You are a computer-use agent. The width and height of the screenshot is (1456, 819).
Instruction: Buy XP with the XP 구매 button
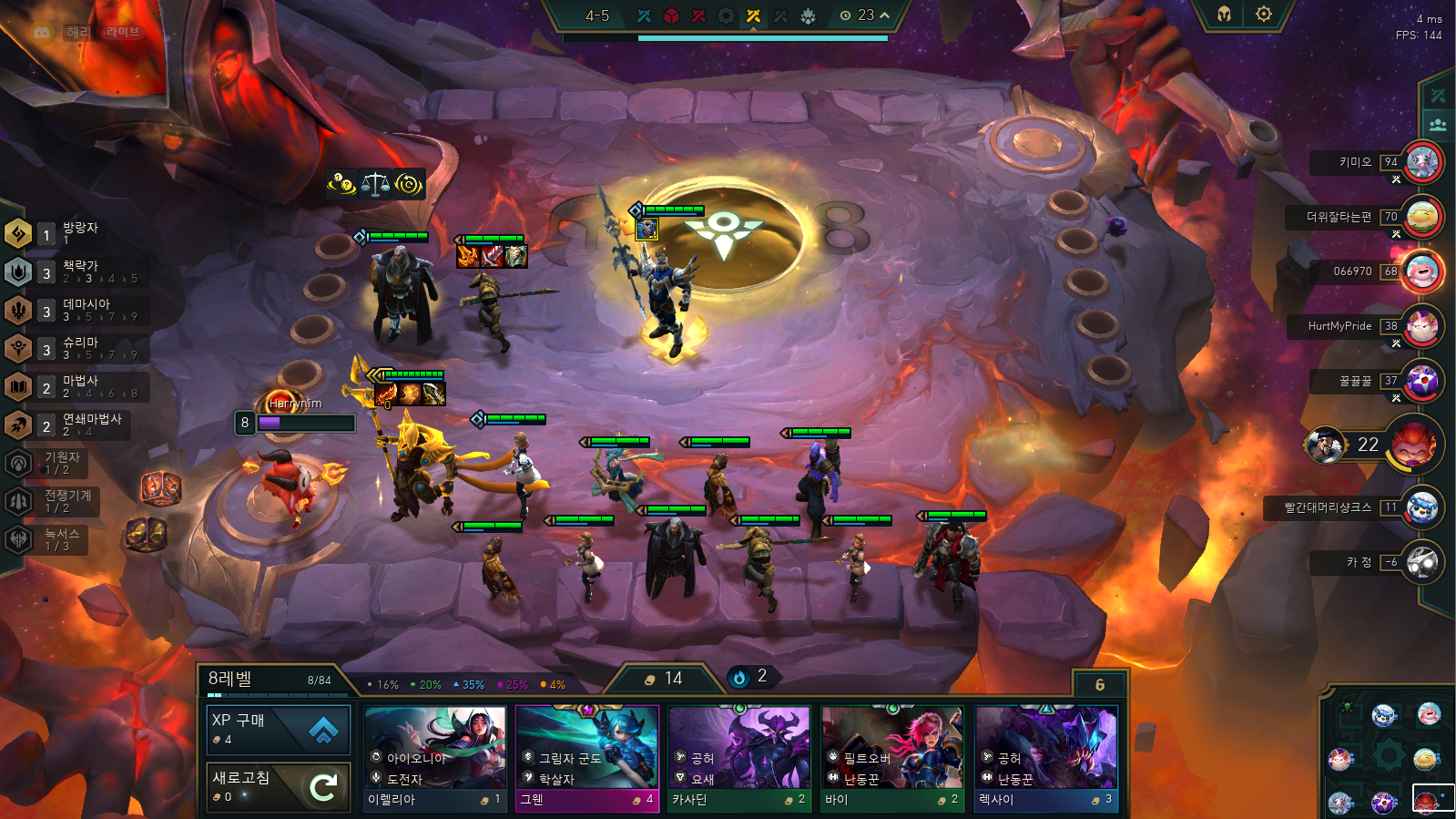click(278, 729)
